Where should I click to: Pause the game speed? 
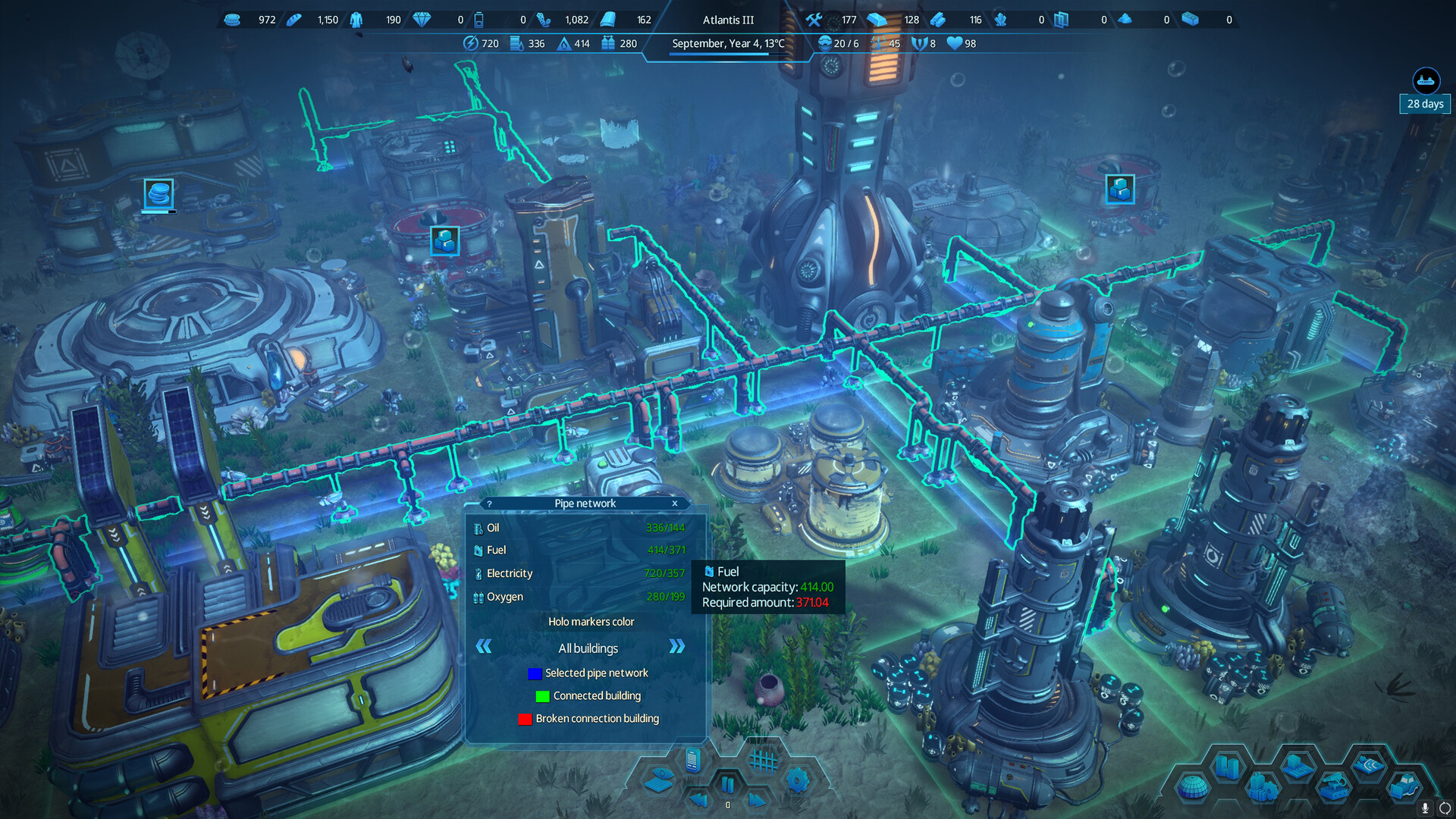pyautogui.click(x=727, y=785)
